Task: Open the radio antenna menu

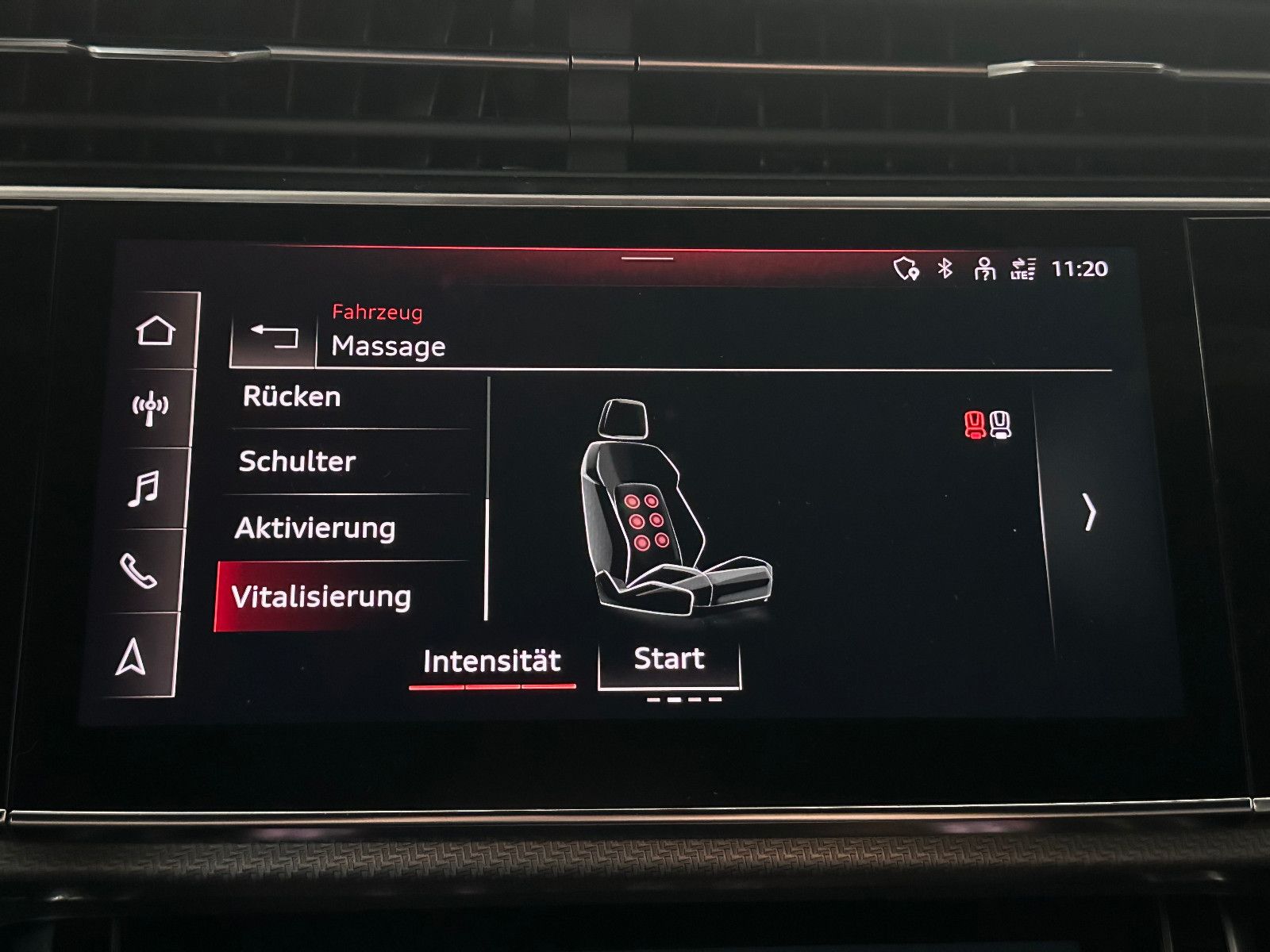Action: click(149, 409)
